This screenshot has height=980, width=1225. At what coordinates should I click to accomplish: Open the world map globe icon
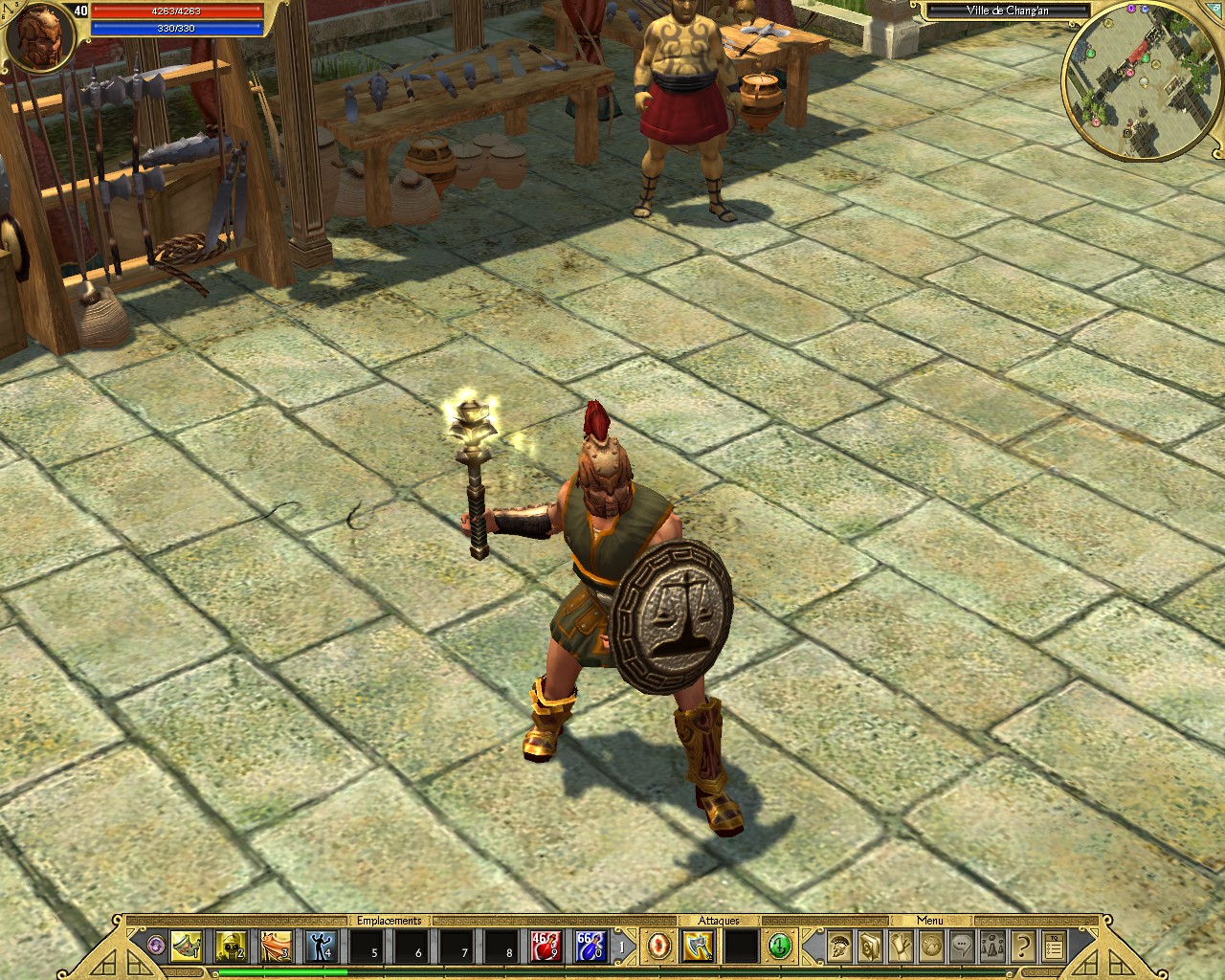(x=931, y=947)
